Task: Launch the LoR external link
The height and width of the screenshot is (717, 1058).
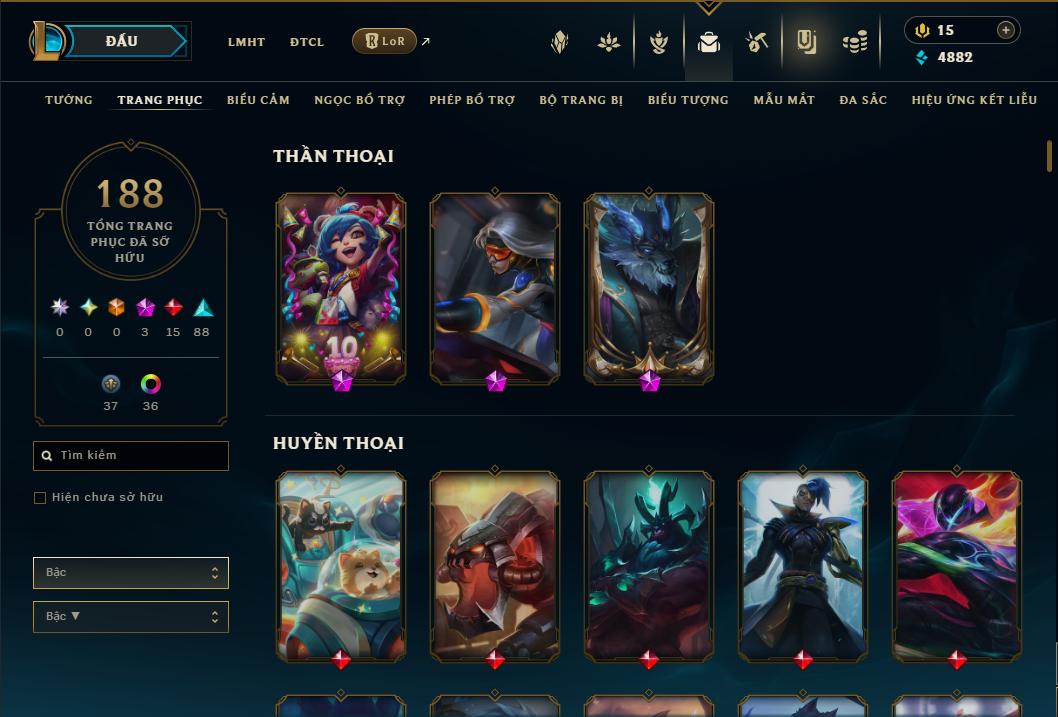Action: (385, 41)
